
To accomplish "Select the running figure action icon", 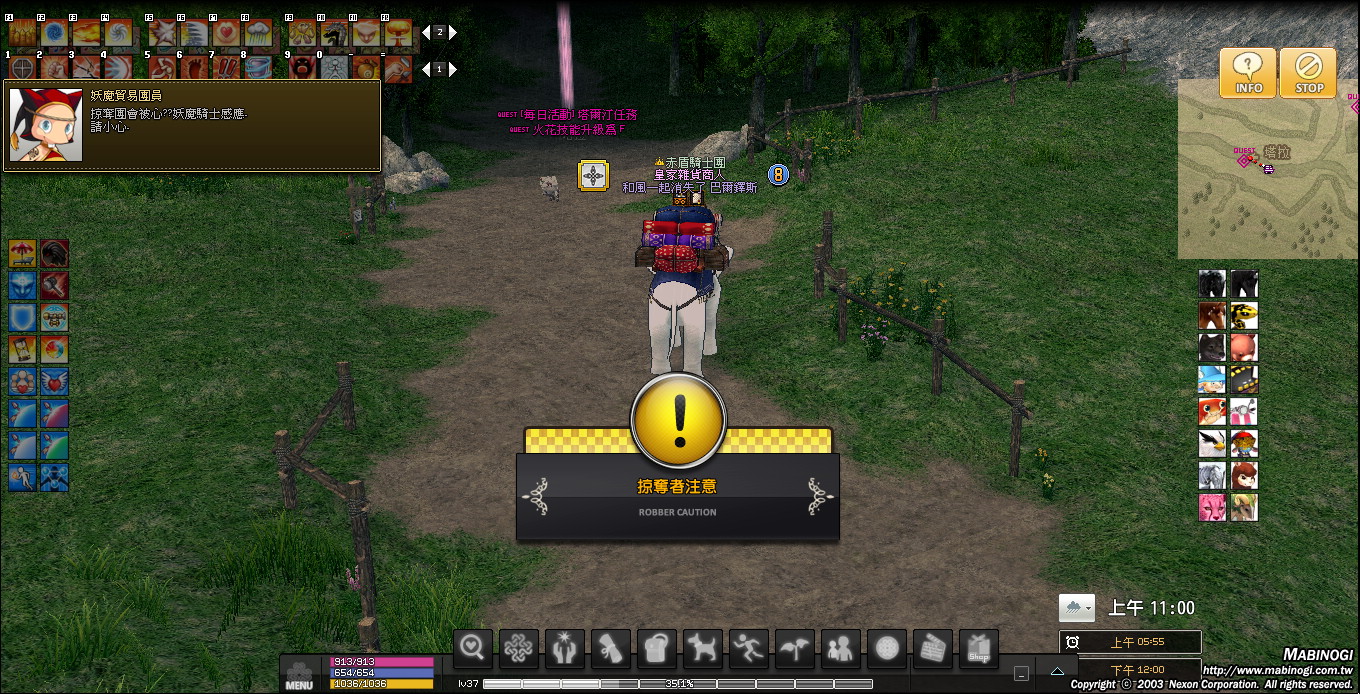I will point(749,649).
